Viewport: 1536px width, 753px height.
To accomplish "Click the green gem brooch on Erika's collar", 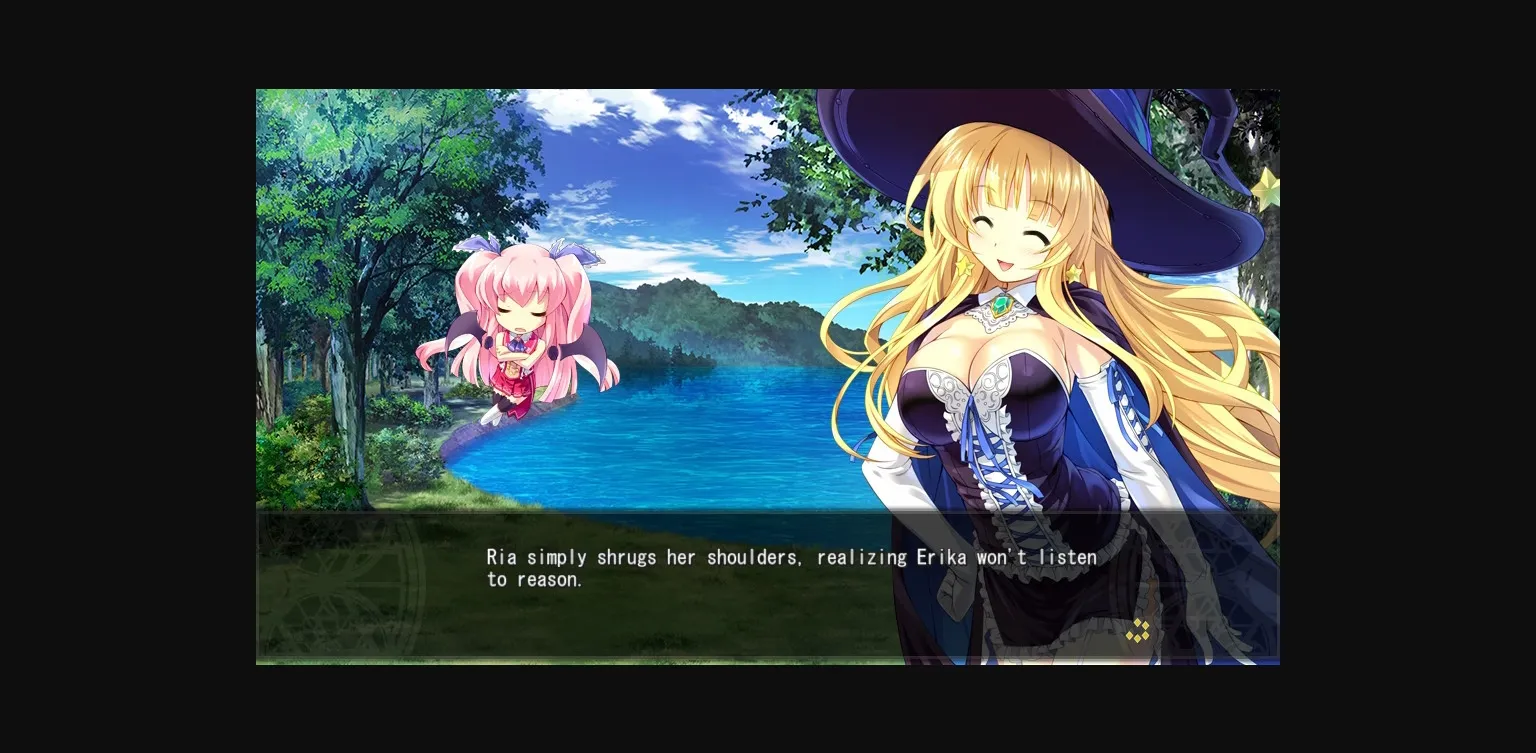I will [x=1000, y=305].
